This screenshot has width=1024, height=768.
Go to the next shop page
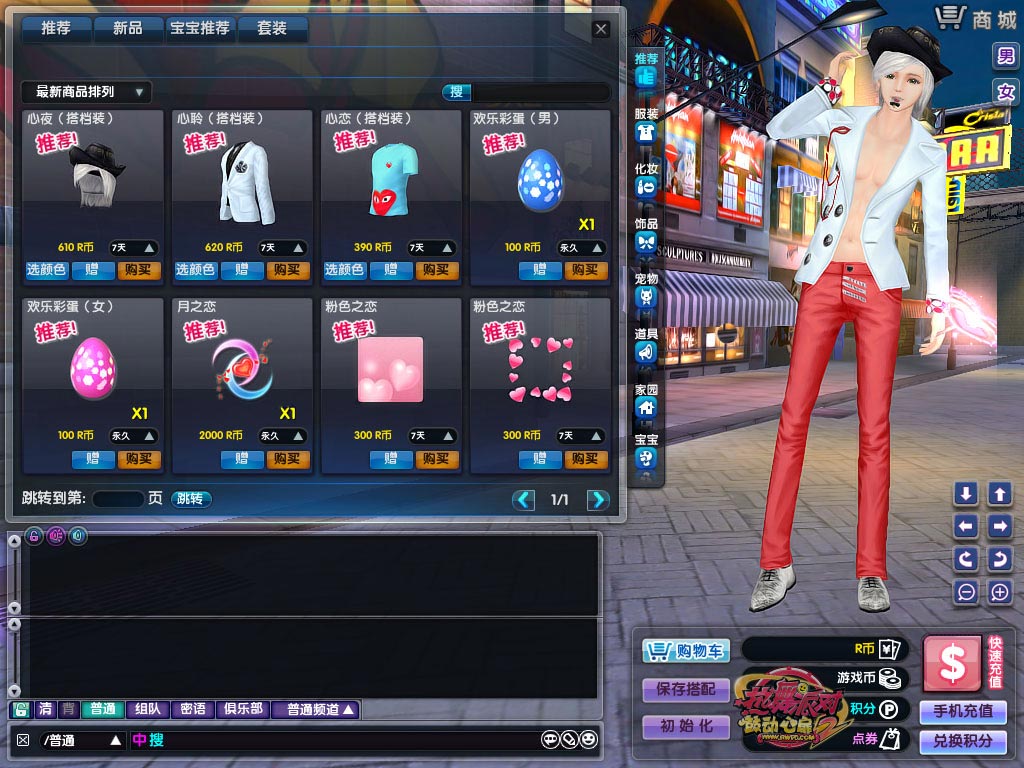point(598,500)
